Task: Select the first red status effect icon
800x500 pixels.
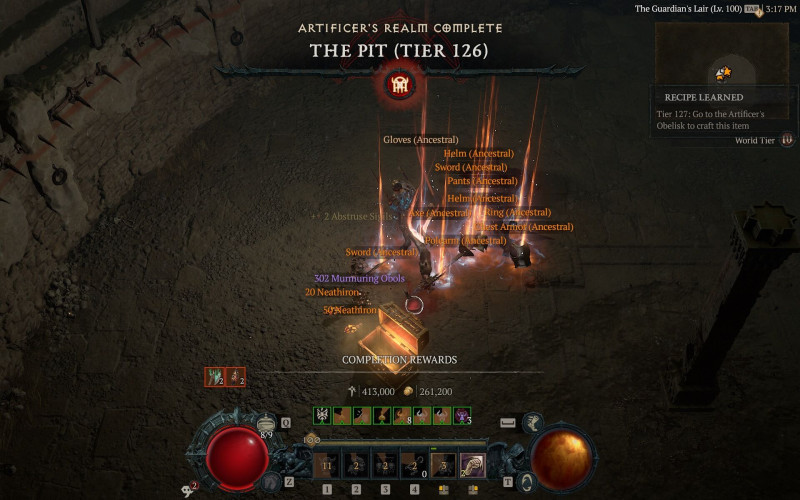Action: [x=215, y=377]
